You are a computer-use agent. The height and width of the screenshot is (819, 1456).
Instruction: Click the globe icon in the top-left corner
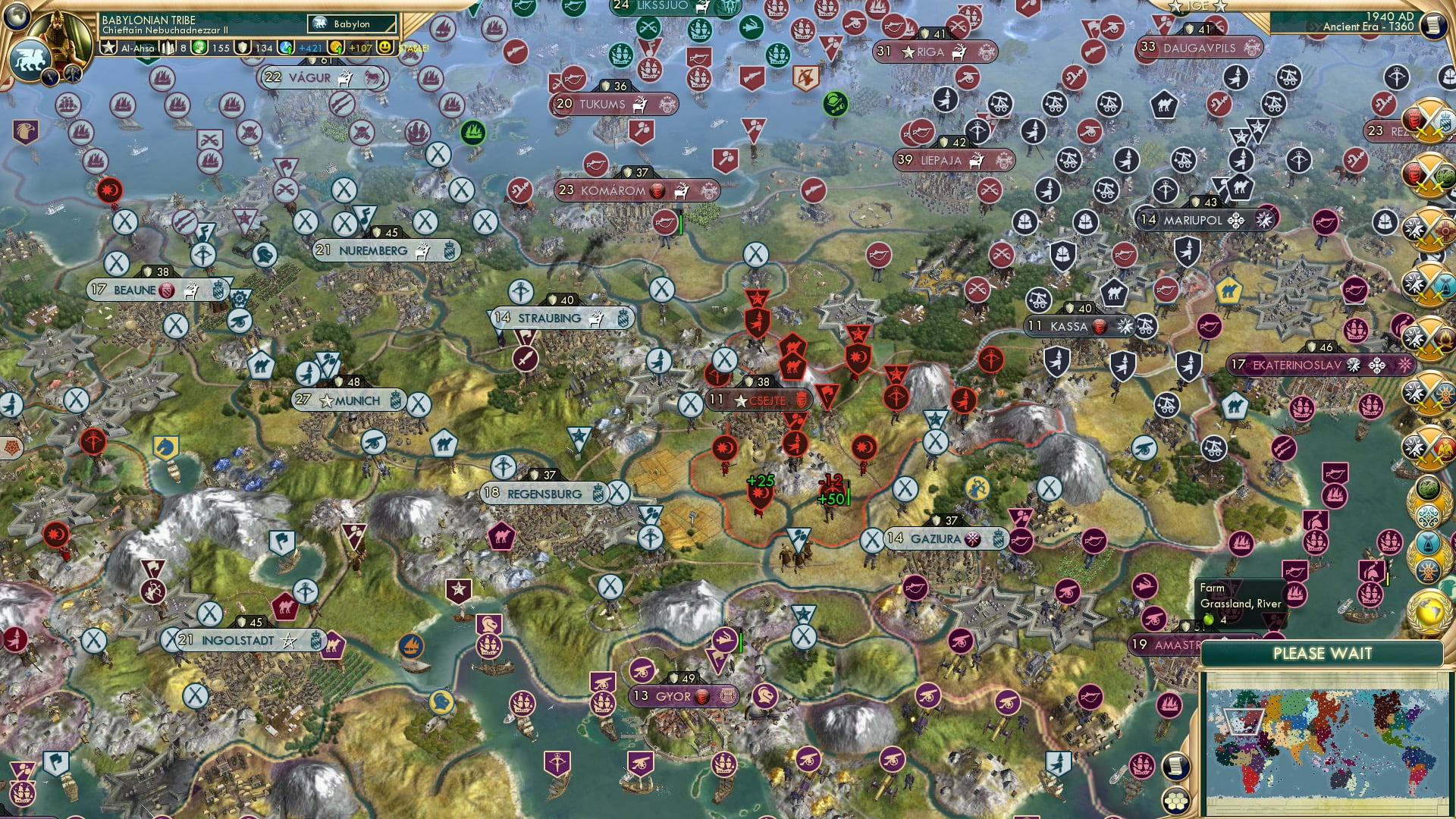pyautogui.click(x=17, y=16)
